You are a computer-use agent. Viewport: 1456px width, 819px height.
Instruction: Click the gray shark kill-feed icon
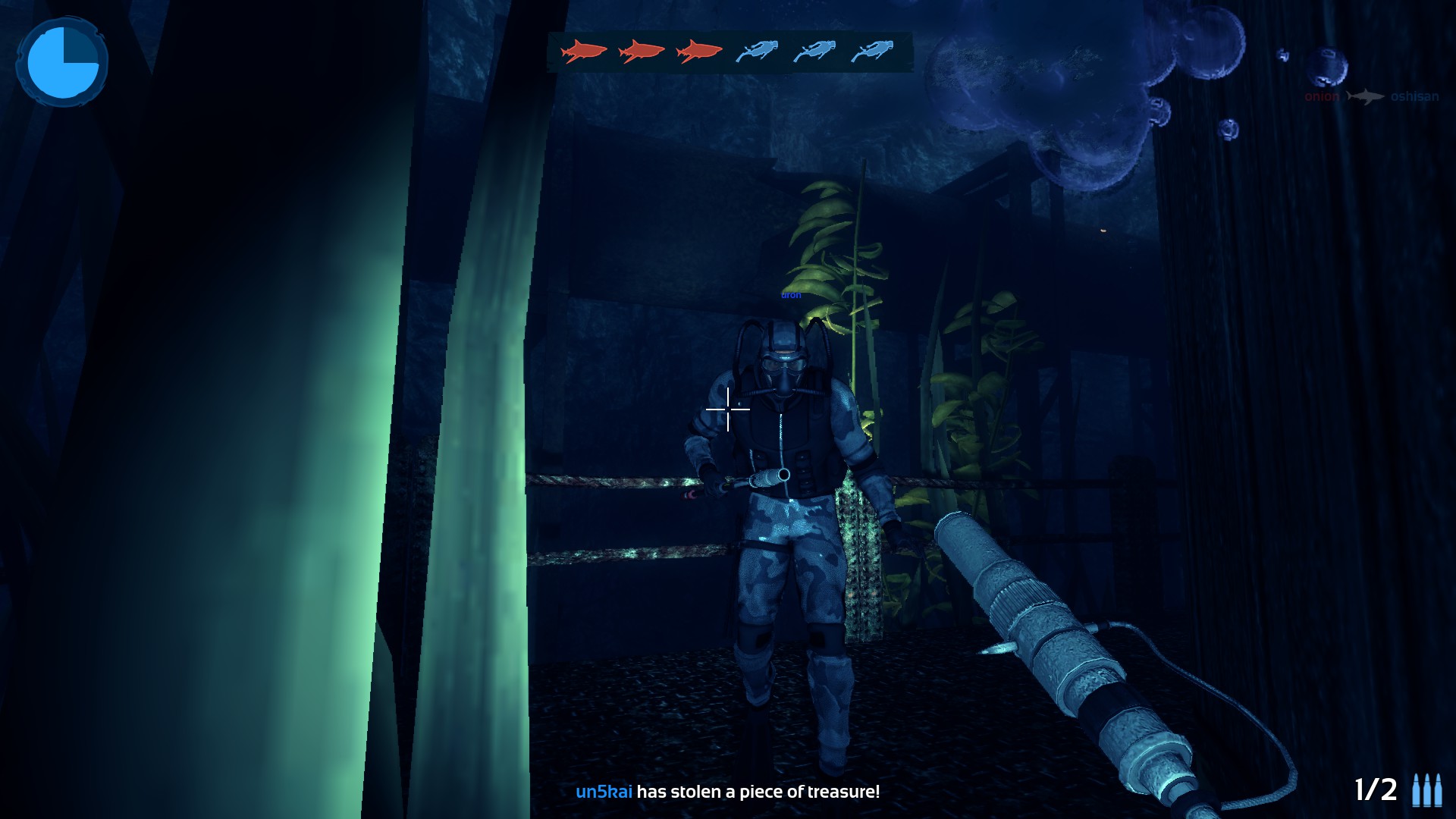[1365, 97]
